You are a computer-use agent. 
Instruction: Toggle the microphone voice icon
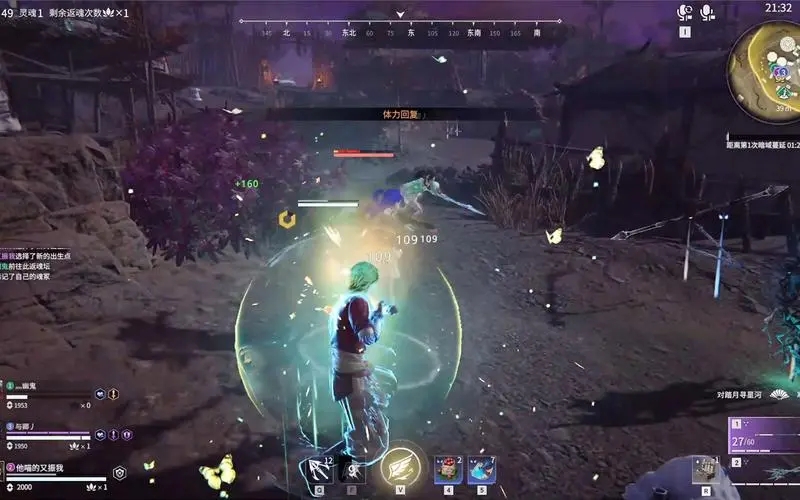(708, 12)
